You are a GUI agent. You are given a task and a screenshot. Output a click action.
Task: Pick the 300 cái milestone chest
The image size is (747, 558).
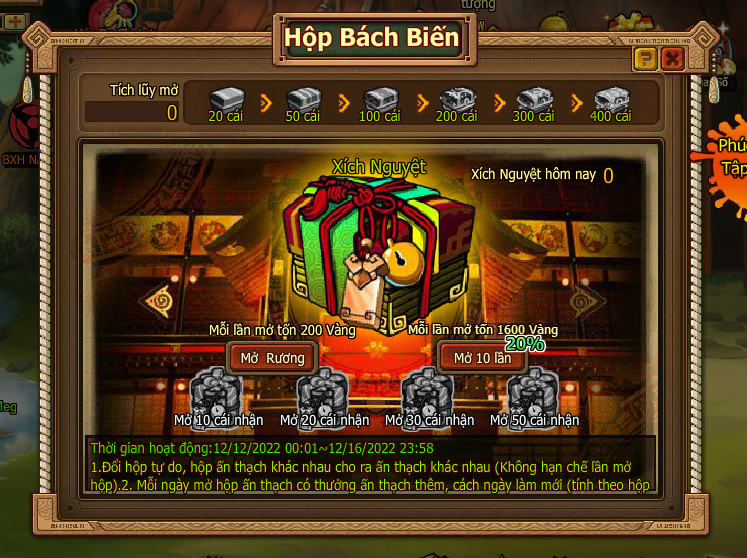[x=533, y=100]
